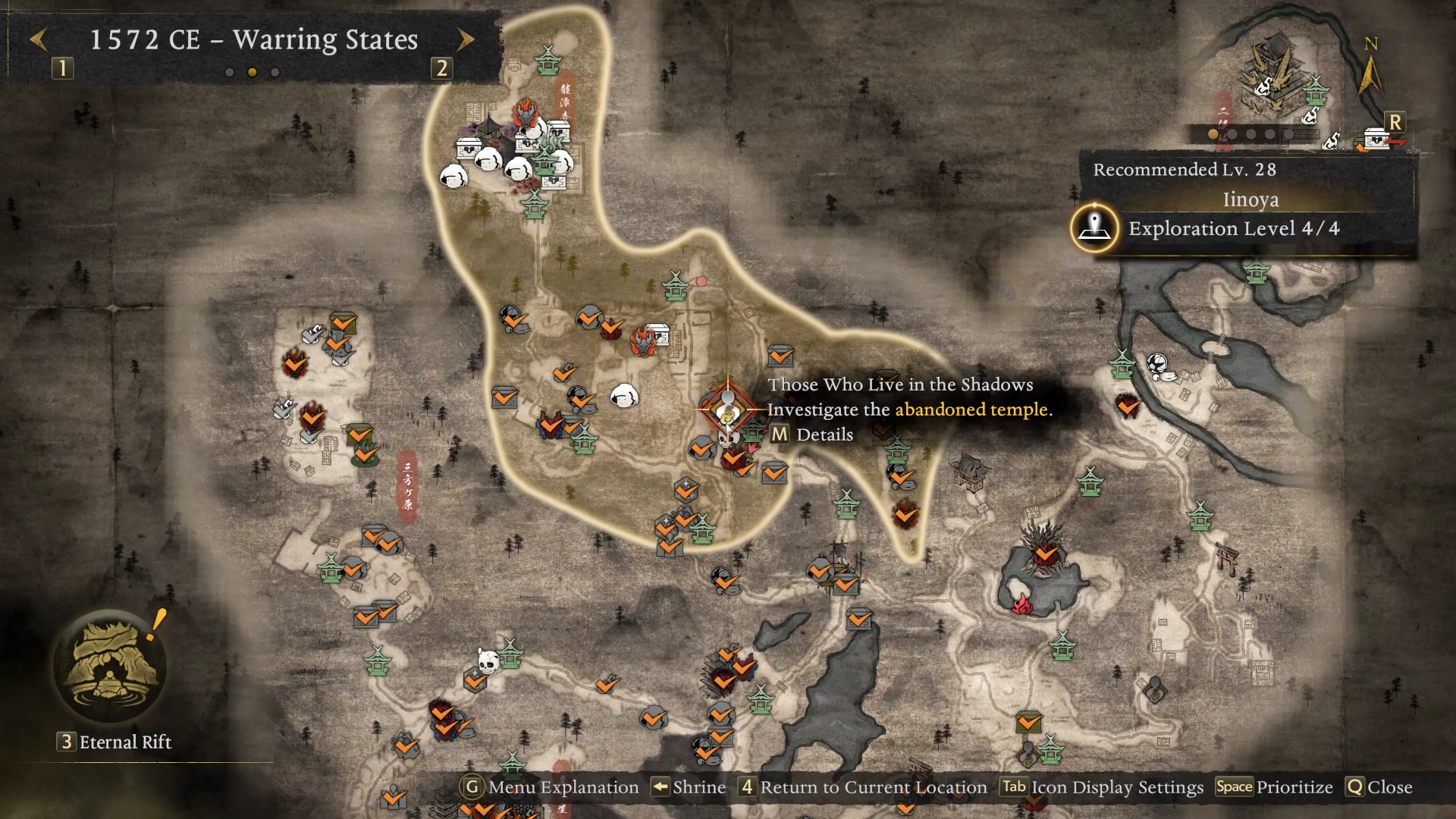Click the castle region thumbnail in the corner
The image size is (1456, 819).
pos(1276,76)
